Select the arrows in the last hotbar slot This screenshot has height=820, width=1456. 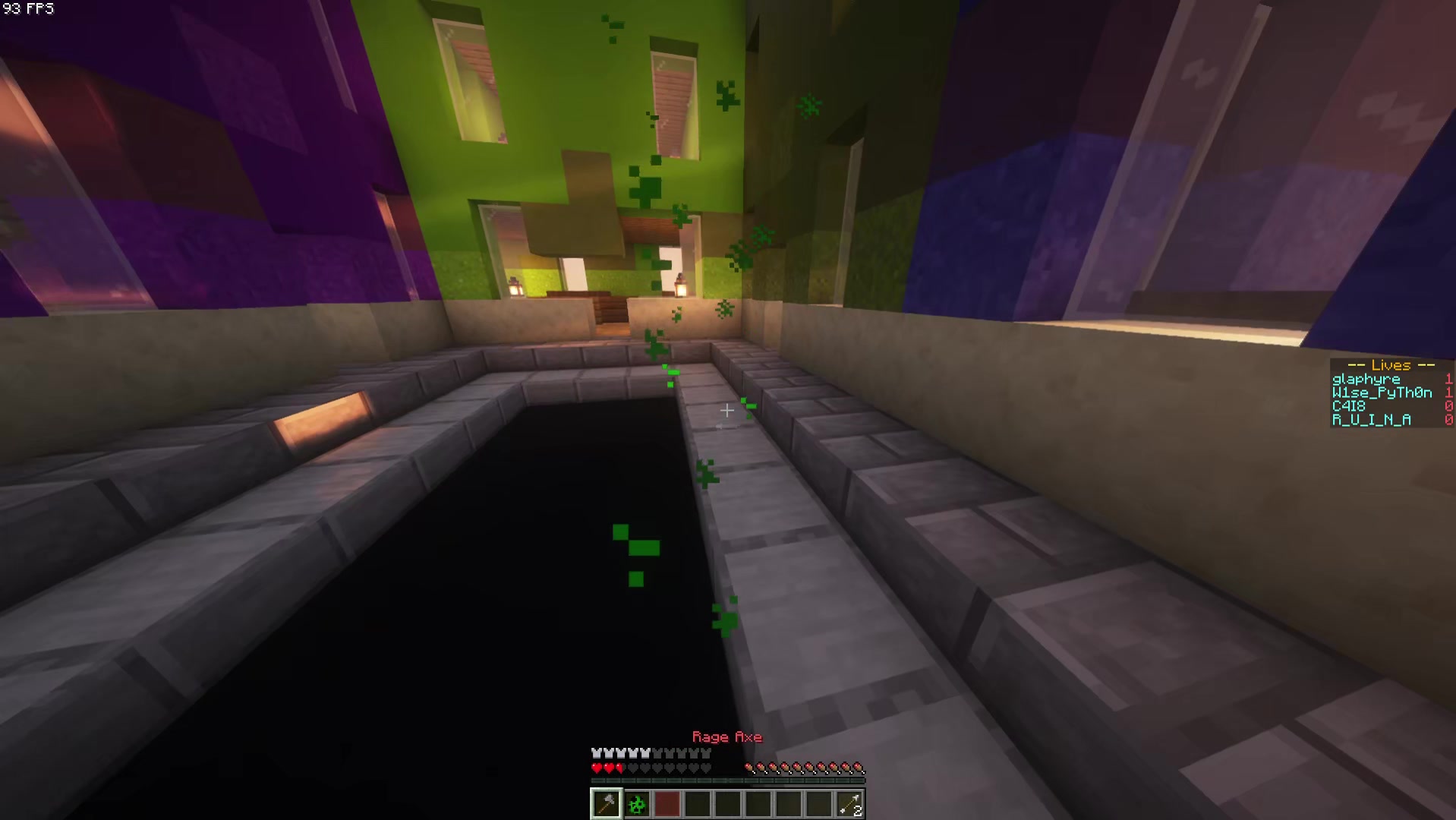tap(850, 803)
